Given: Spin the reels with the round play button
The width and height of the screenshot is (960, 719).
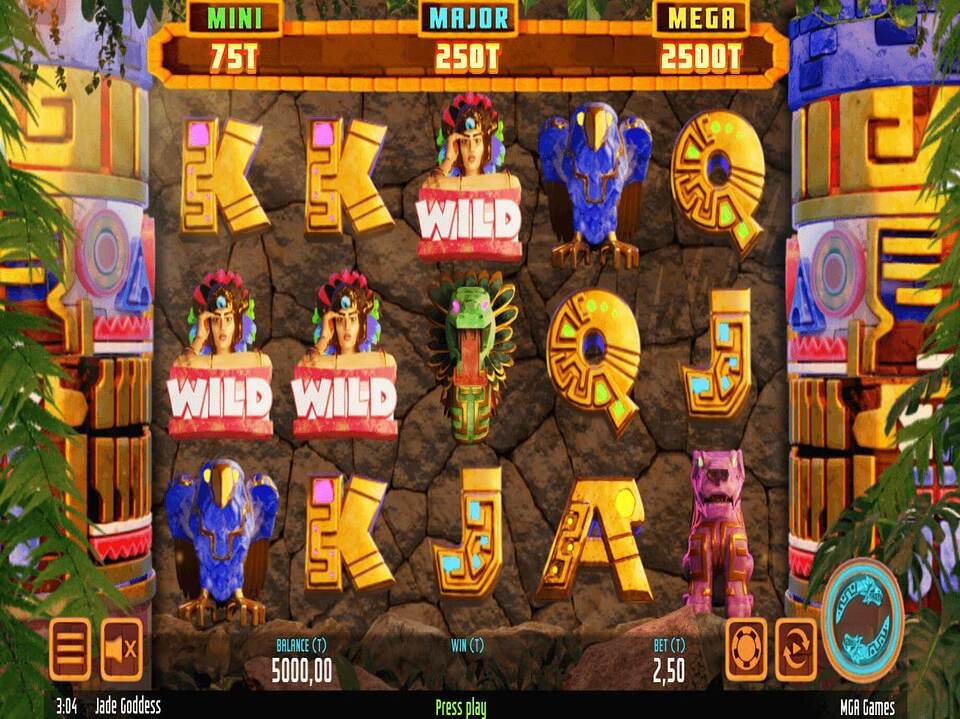Looking at the screenshot, I should click(863, 620).
